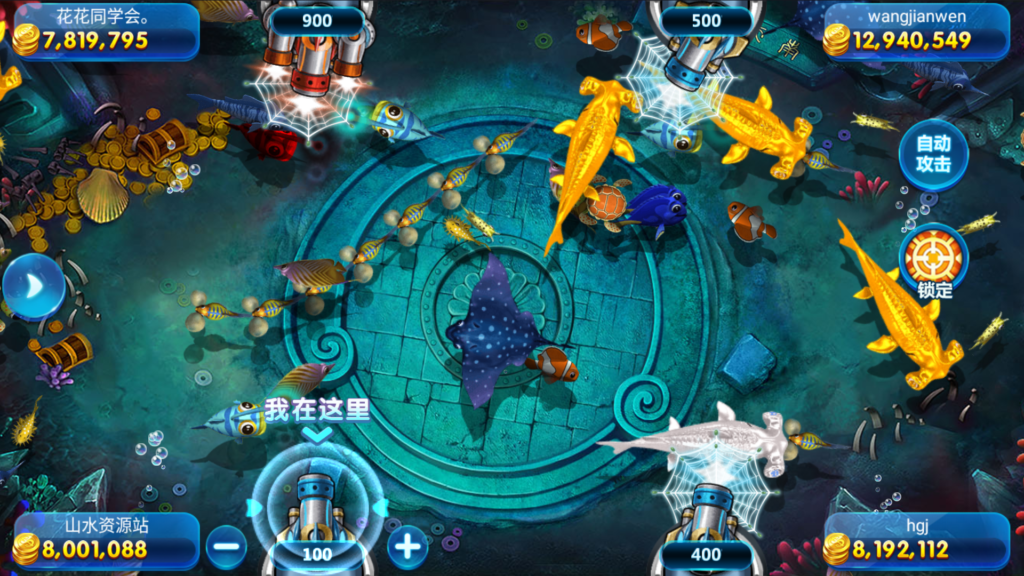1024x576 pixels.
Task: Select the hgj player panel
Action: (915, 540)
